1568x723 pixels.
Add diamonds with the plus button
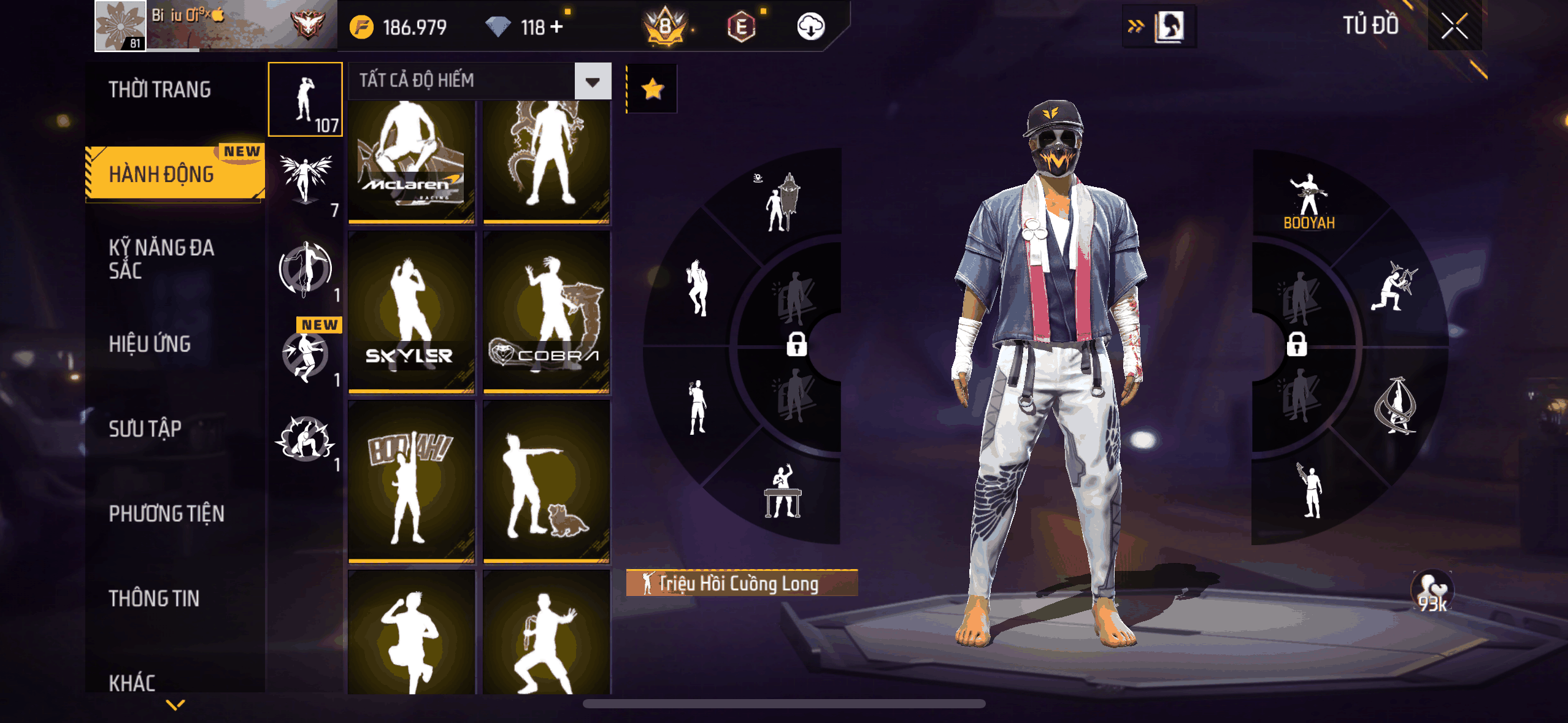[557, 27]
